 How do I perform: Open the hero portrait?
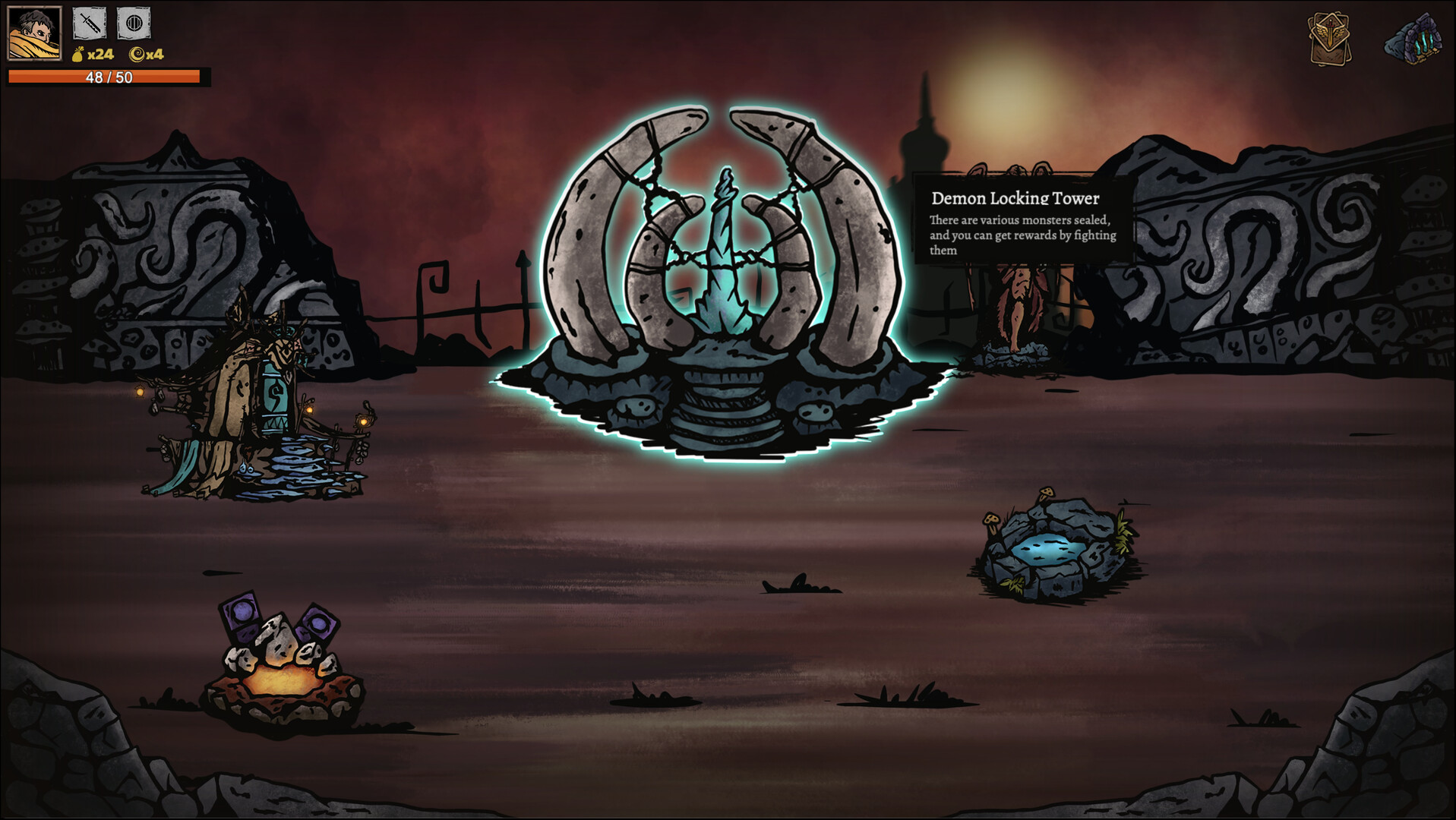point(34,33)
